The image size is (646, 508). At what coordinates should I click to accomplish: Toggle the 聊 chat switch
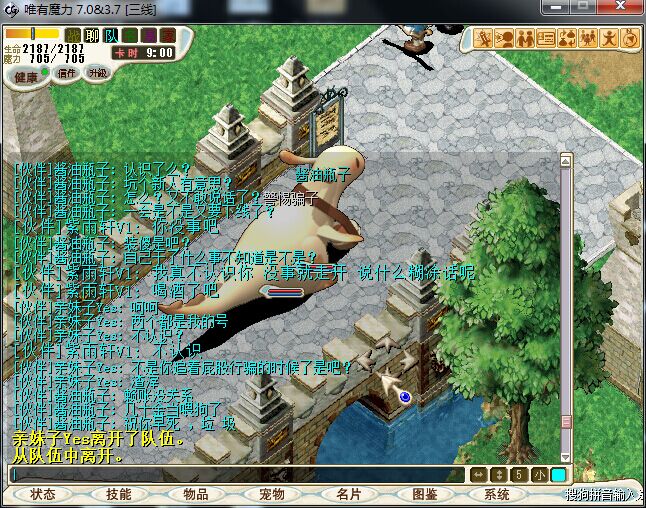92,36
